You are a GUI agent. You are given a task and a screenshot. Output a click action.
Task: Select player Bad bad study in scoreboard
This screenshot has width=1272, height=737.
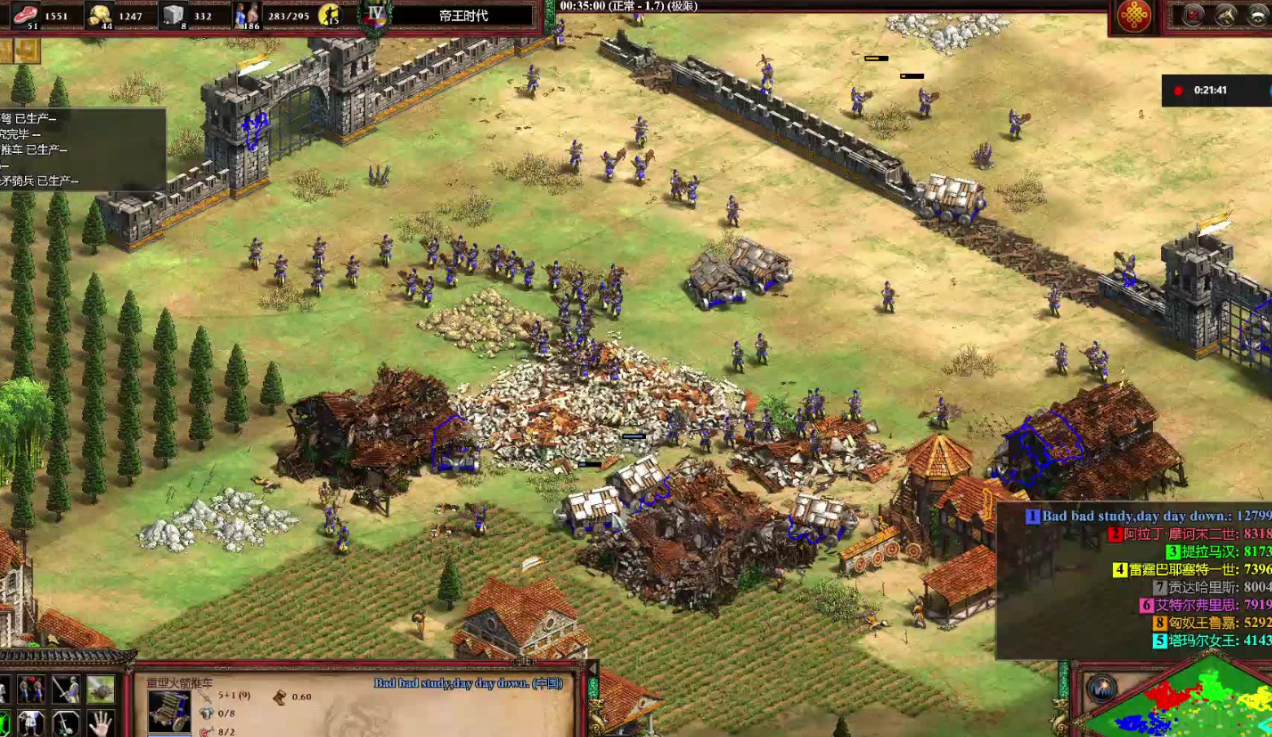[1138, 516]
